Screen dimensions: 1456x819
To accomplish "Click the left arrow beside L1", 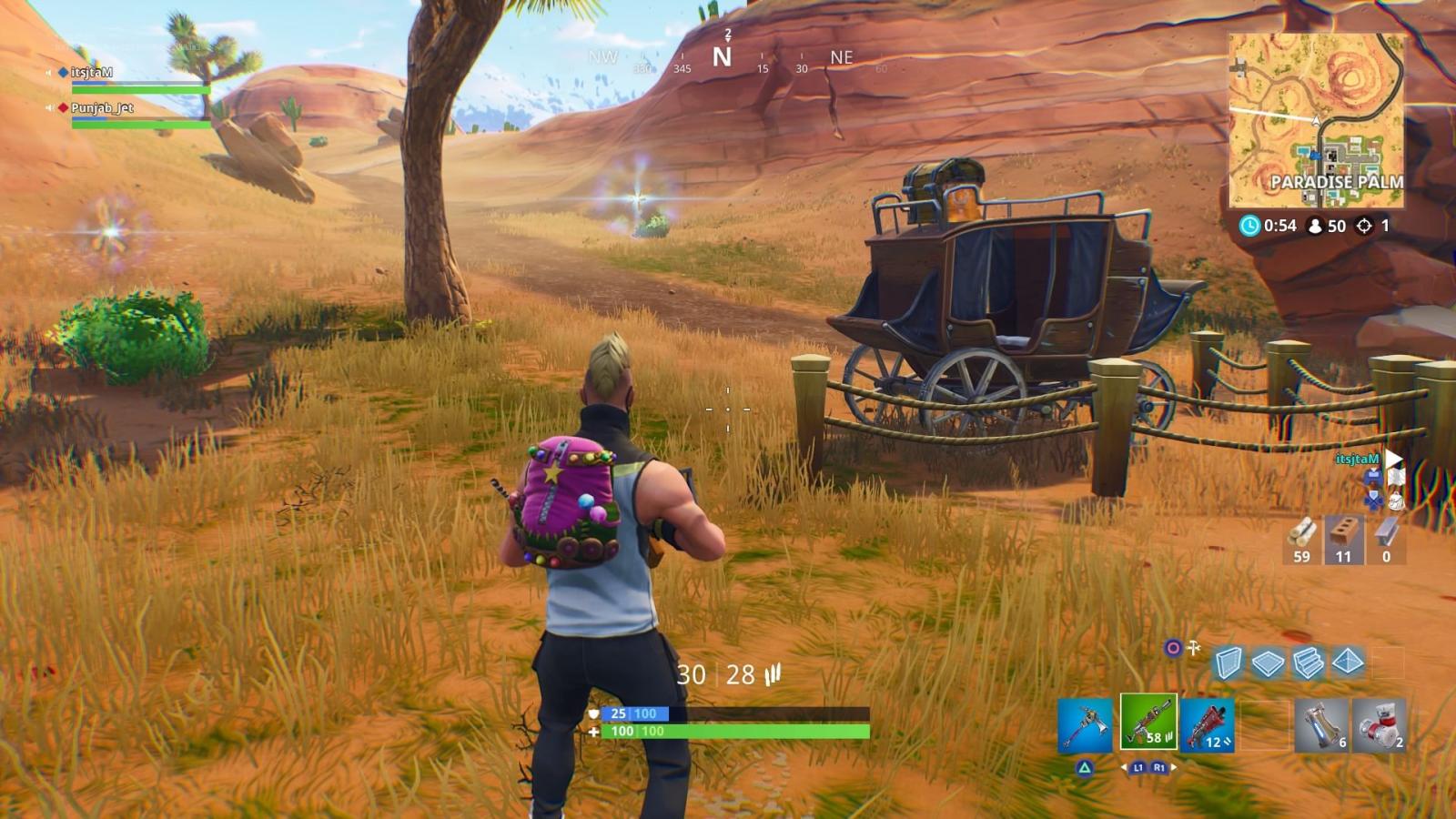I will point(1125,767).
